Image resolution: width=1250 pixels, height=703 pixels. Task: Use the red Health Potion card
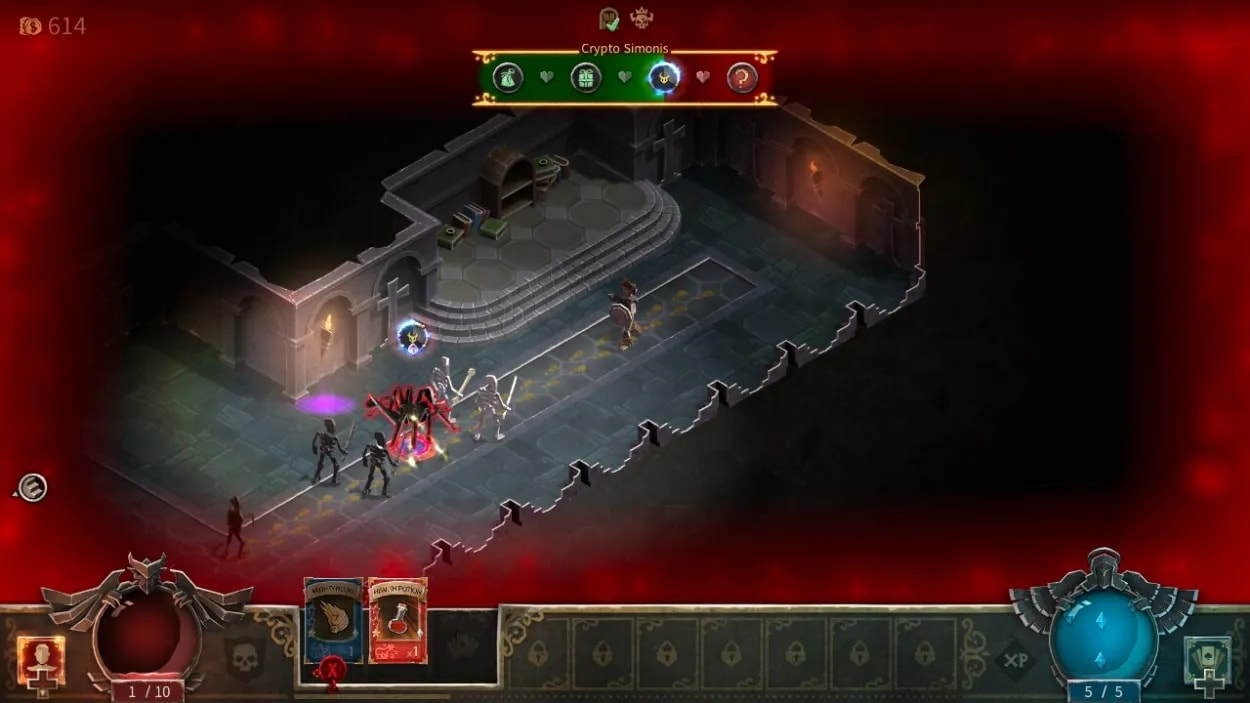tap(397, 620)
